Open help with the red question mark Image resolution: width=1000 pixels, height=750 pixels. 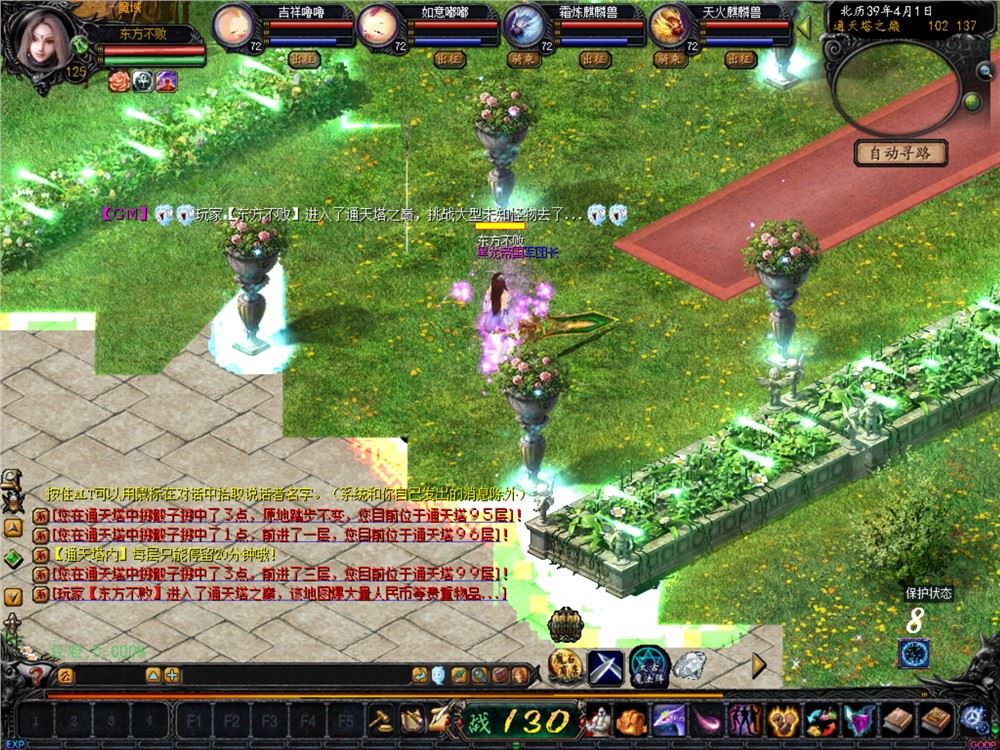tap(37, 675)
